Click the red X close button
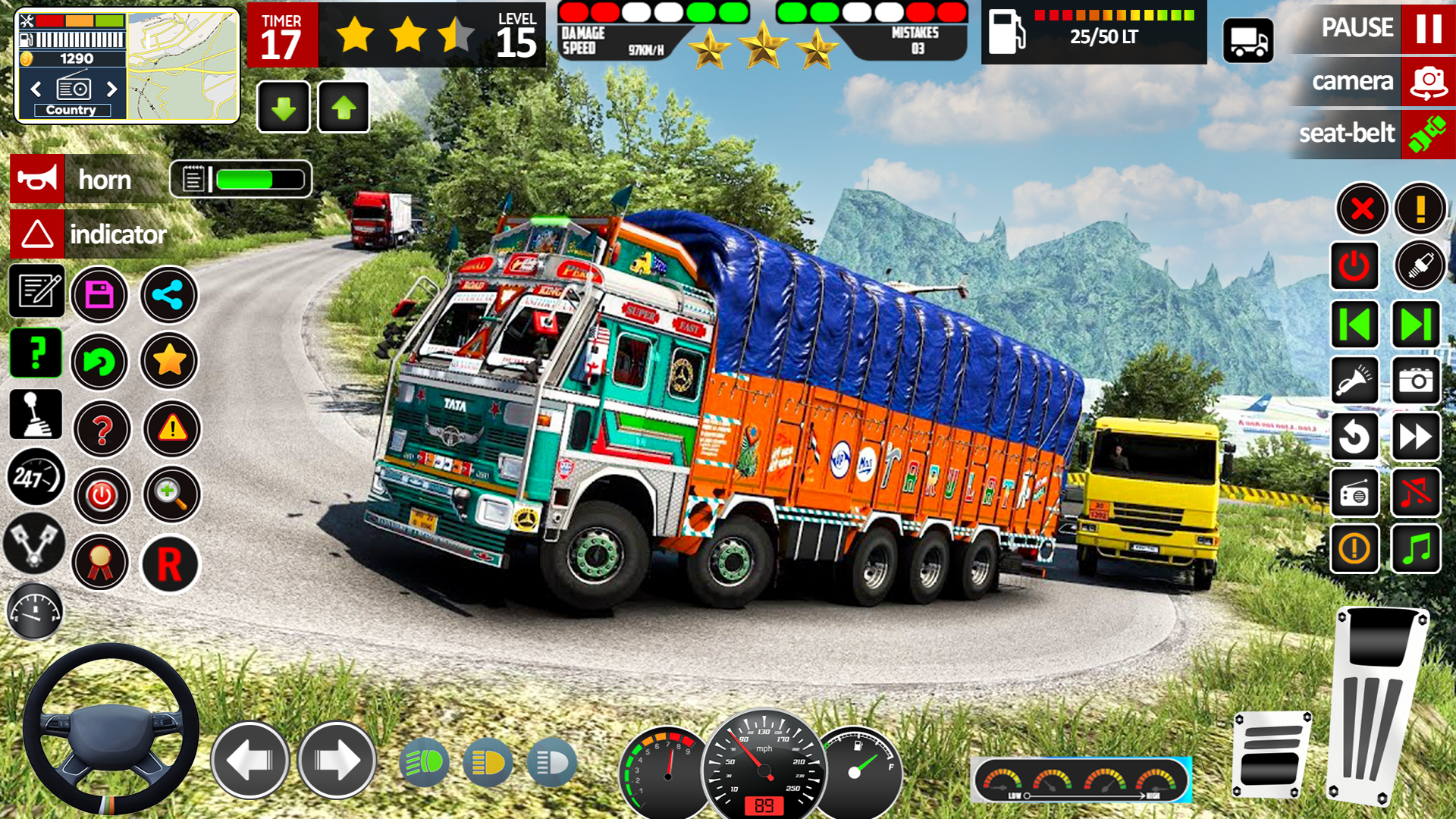The width and height of the screenshot is (1456, 819). click(x=1362, y=209)
